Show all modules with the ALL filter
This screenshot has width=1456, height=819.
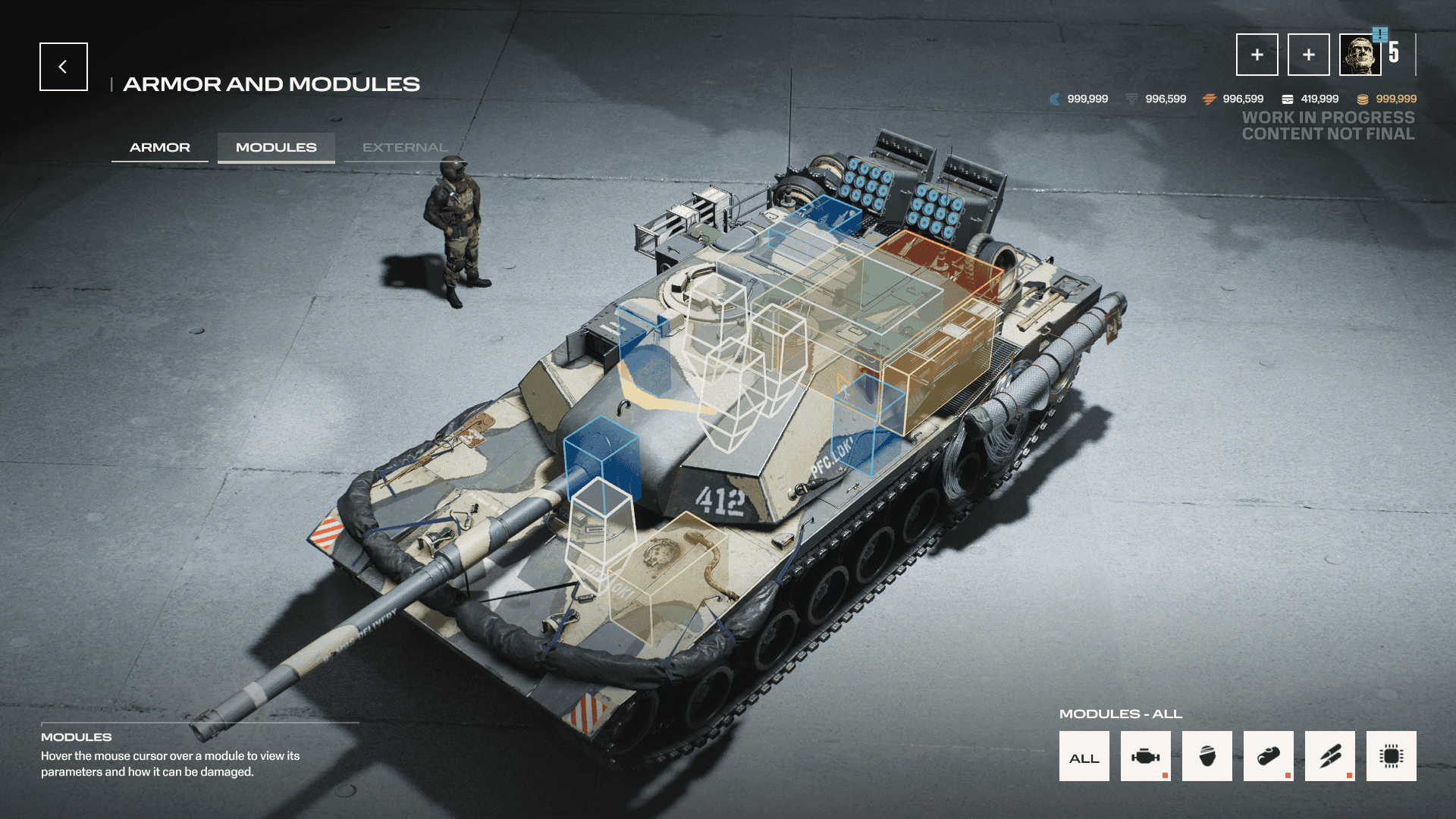click(1084, 756)
